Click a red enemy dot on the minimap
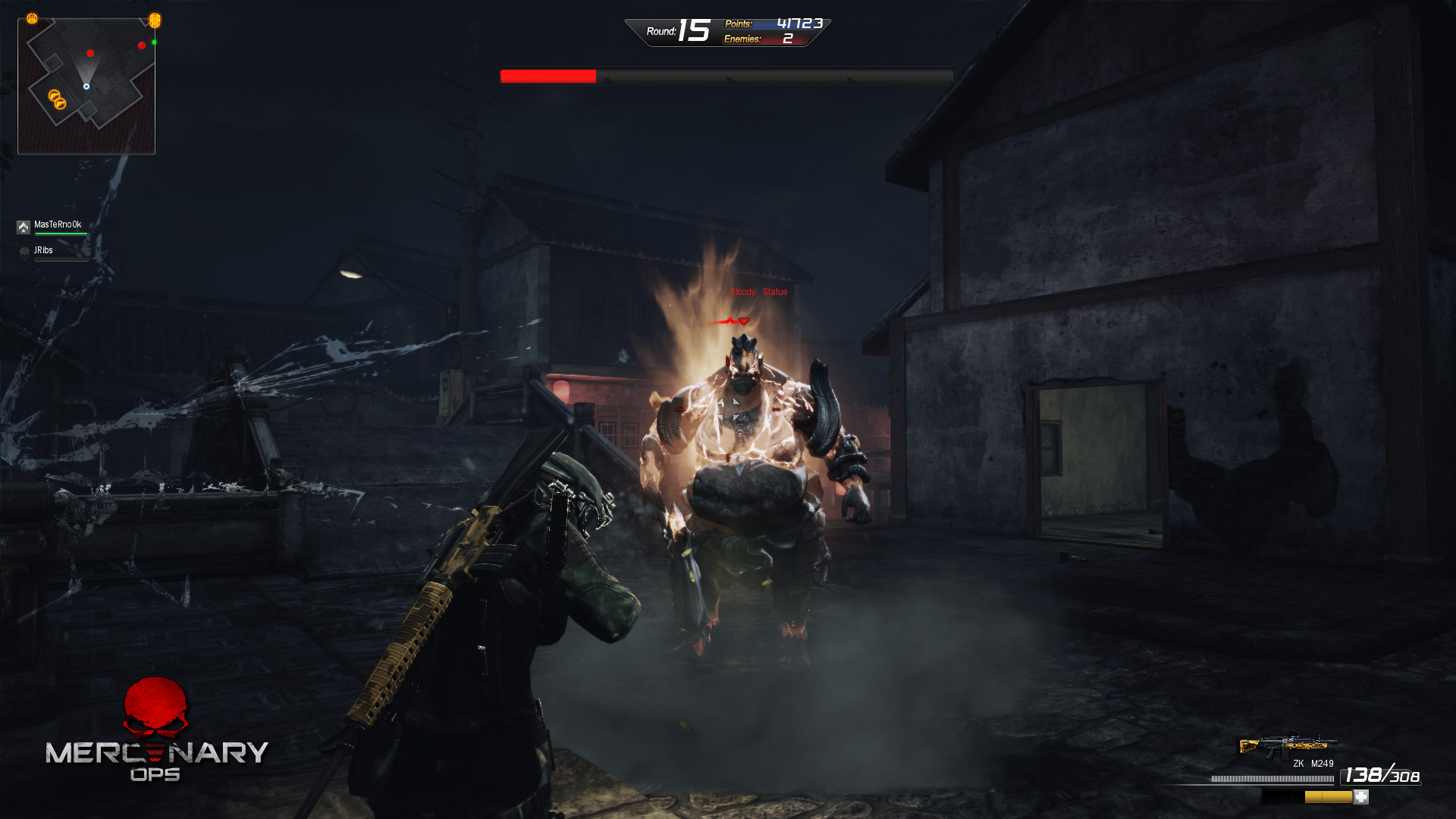The width and height of the screenshot is (1456, 819). coord(90,53)
